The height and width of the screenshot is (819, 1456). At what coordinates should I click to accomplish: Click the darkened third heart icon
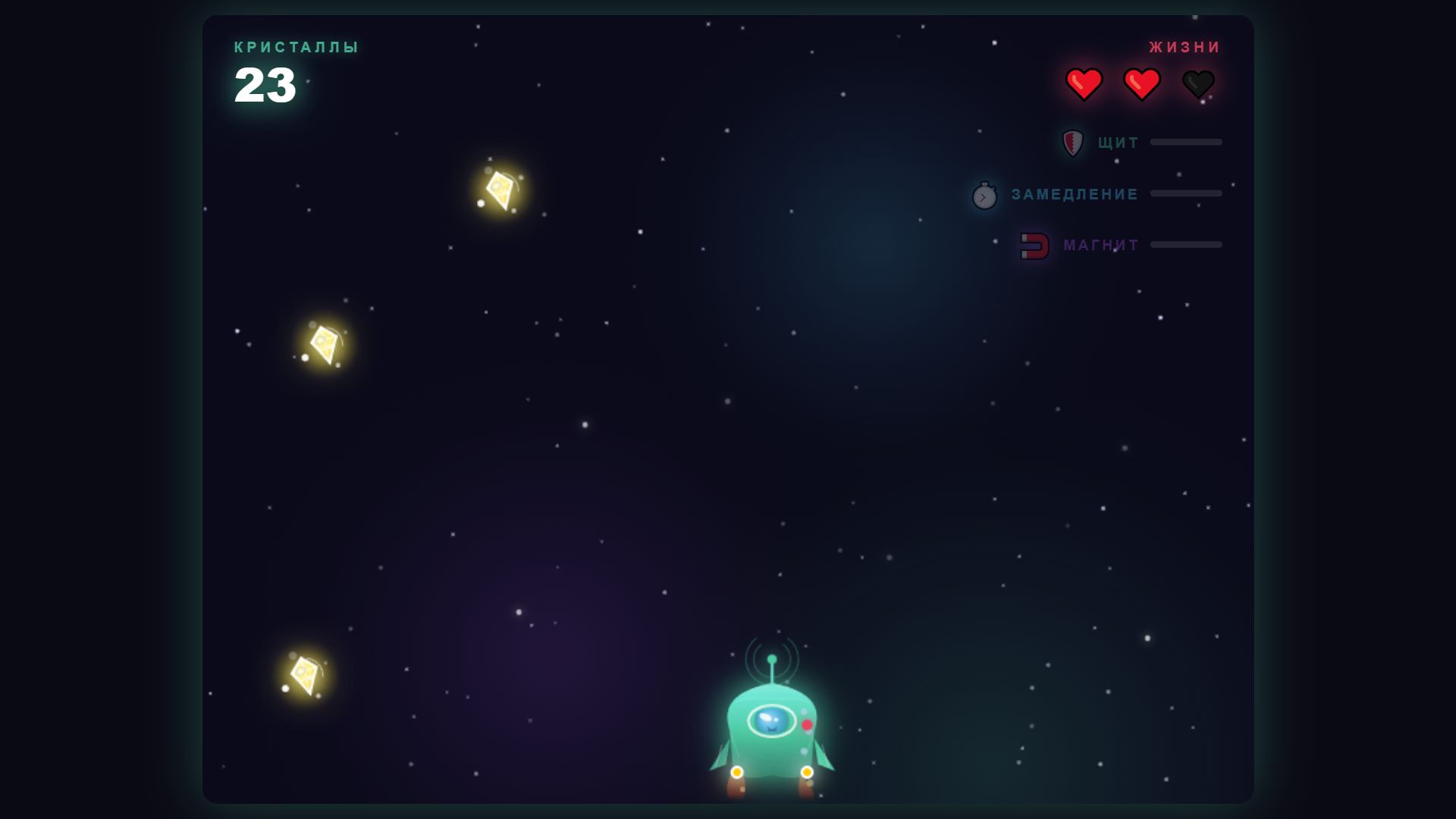pos(1200,83)
